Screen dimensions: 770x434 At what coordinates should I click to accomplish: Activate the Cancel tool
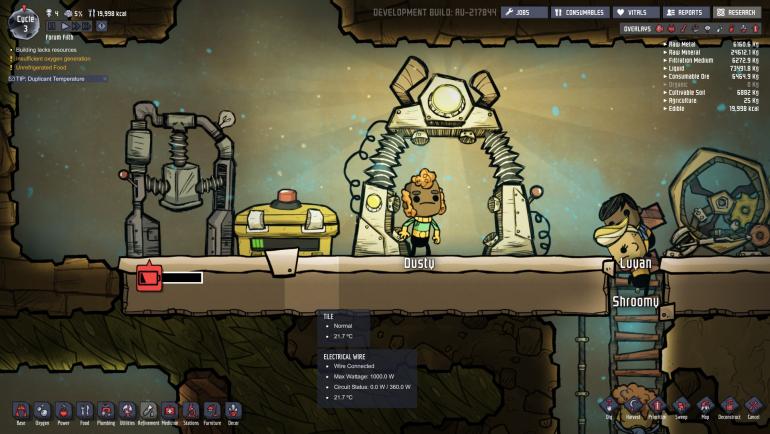tap(753, 406)
